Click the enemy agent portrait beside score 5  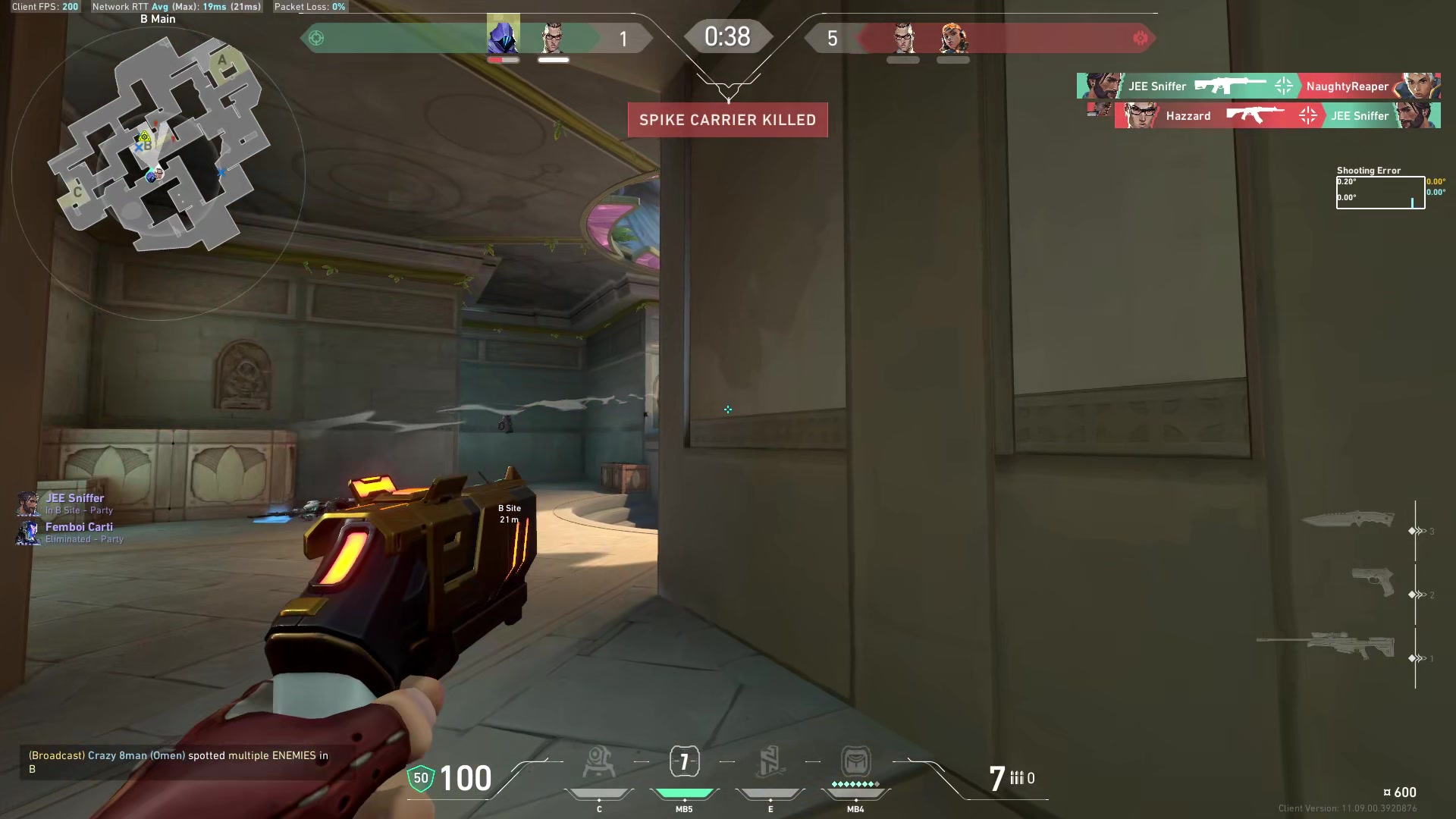[x=902, y=38]
